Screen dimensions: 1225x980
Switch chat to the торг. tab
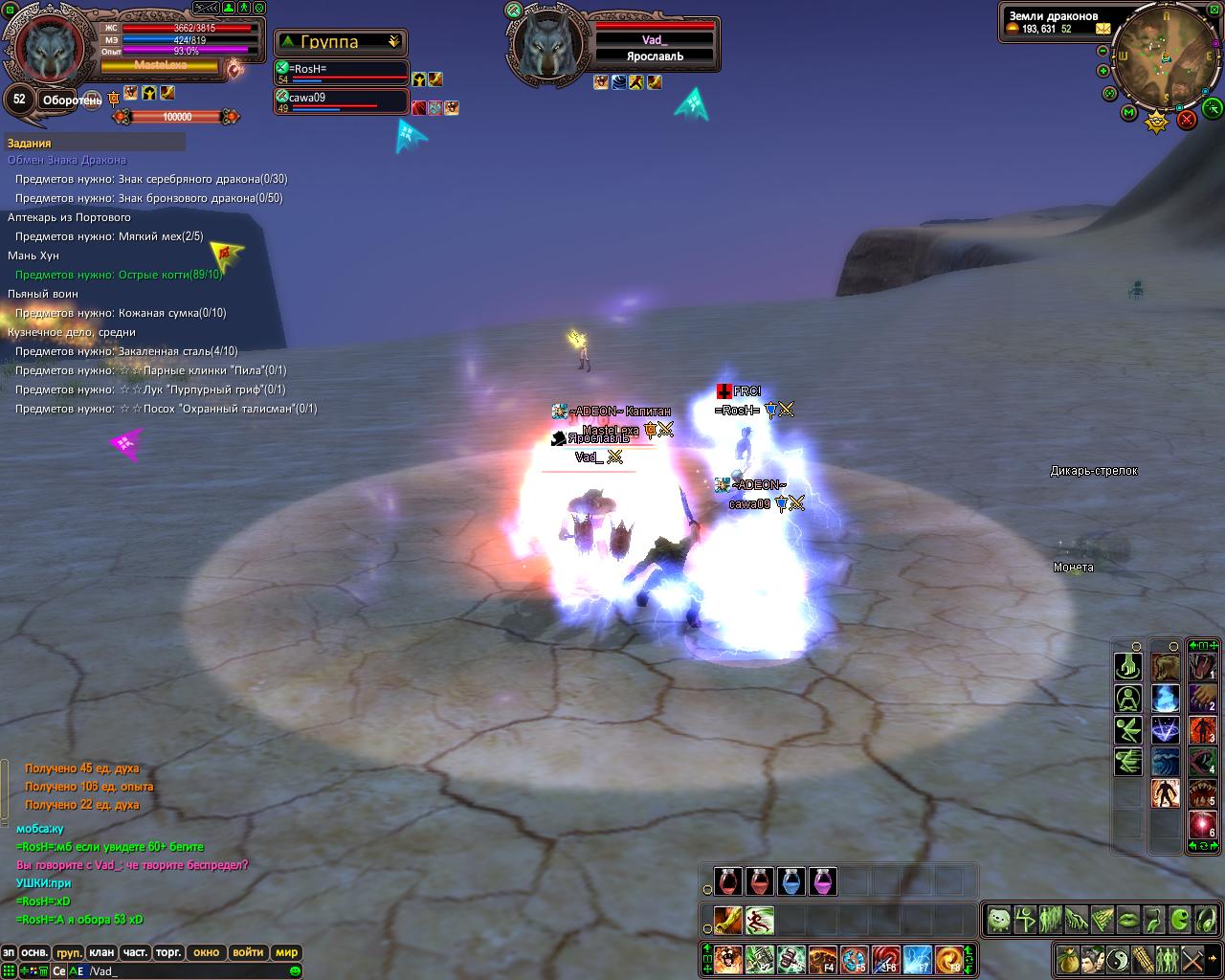click(168, 952)
